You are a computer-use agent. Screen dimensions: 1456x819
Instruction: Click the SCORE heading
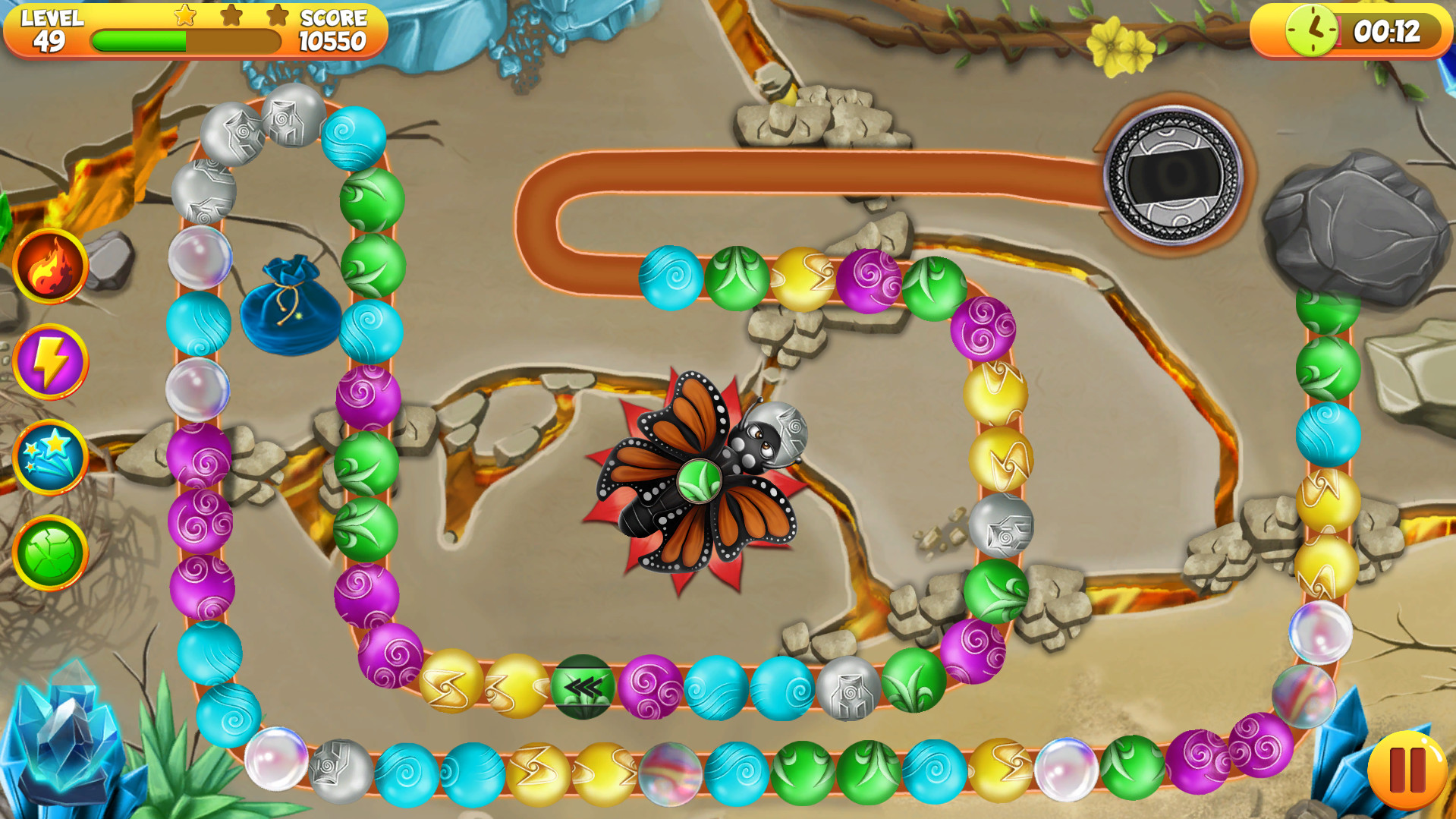334,18
